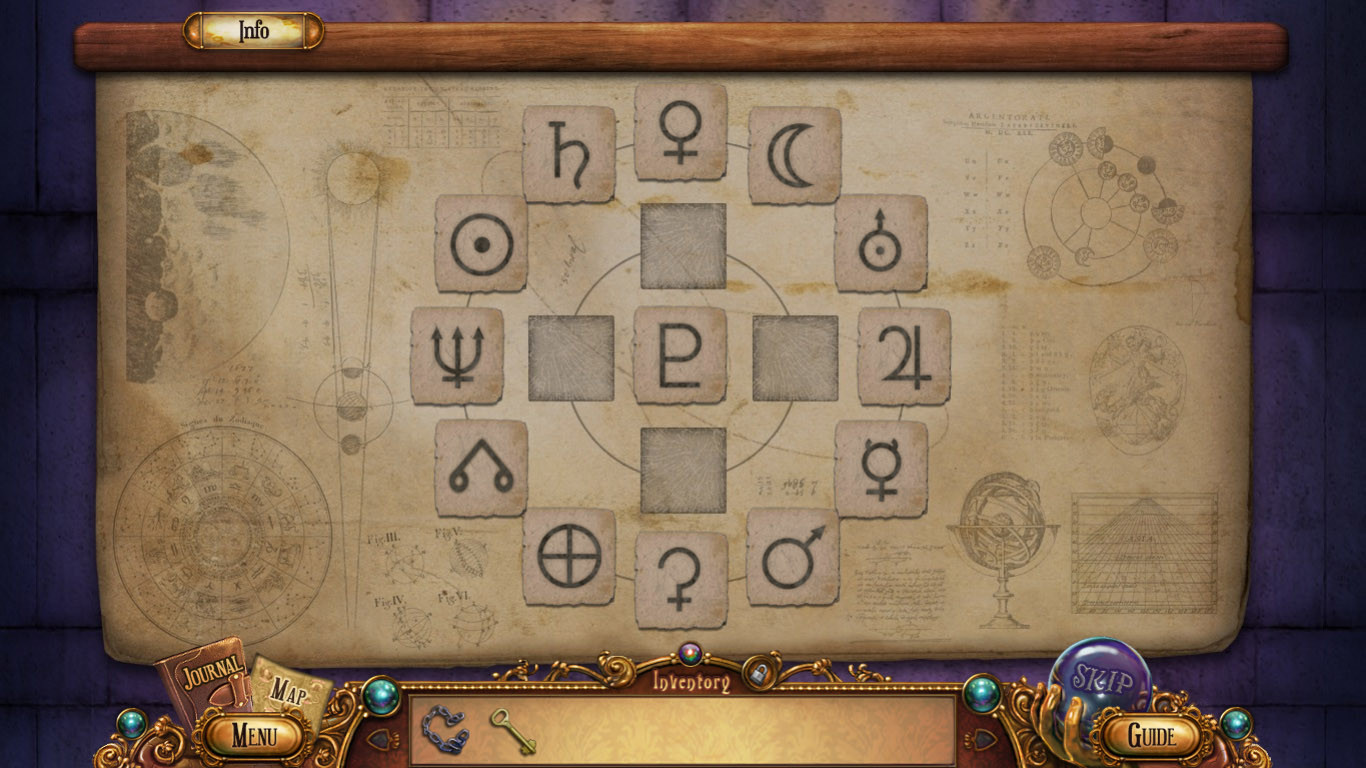Select the Neptune trident tile
Viewport: 1366px width, 768px height.
coord(456,356)
